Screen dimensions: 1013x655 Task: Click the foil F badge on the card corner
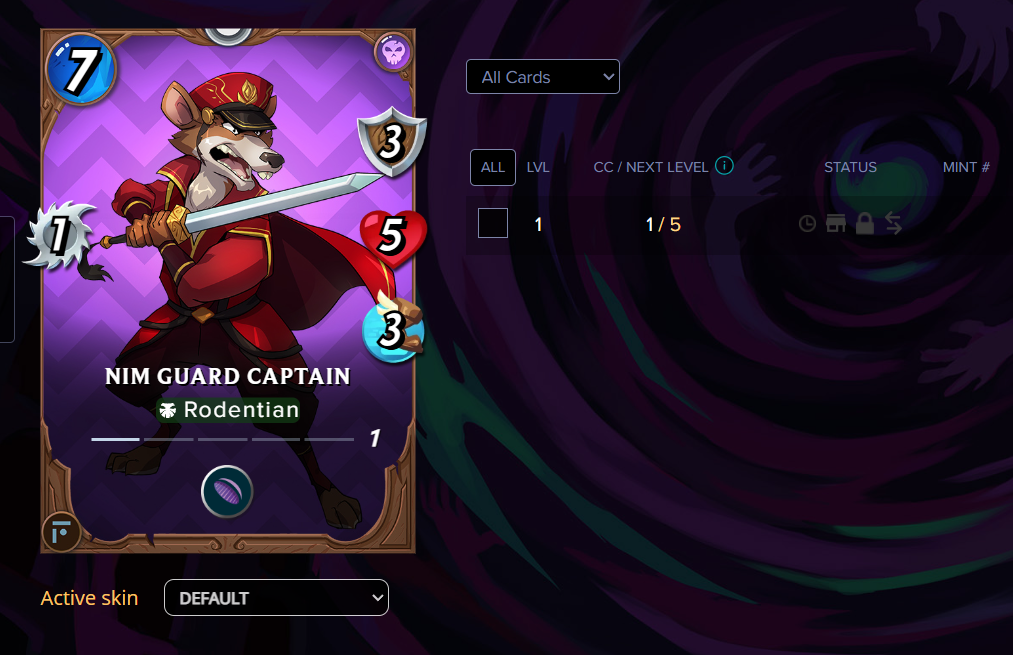(61, 532)
